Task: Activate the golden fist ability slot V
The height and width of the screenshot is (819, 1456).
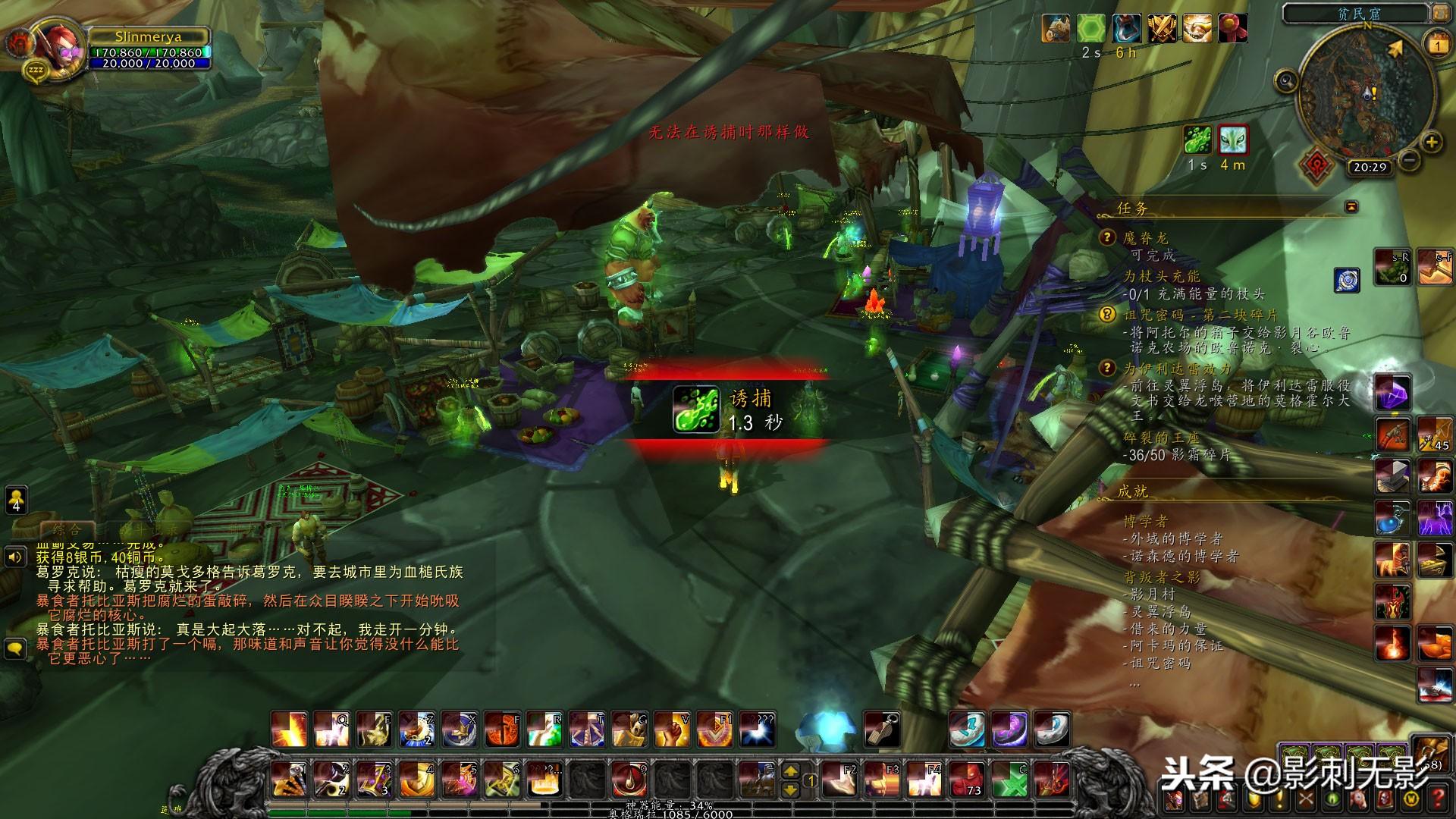Action: (x=672, y=730)
